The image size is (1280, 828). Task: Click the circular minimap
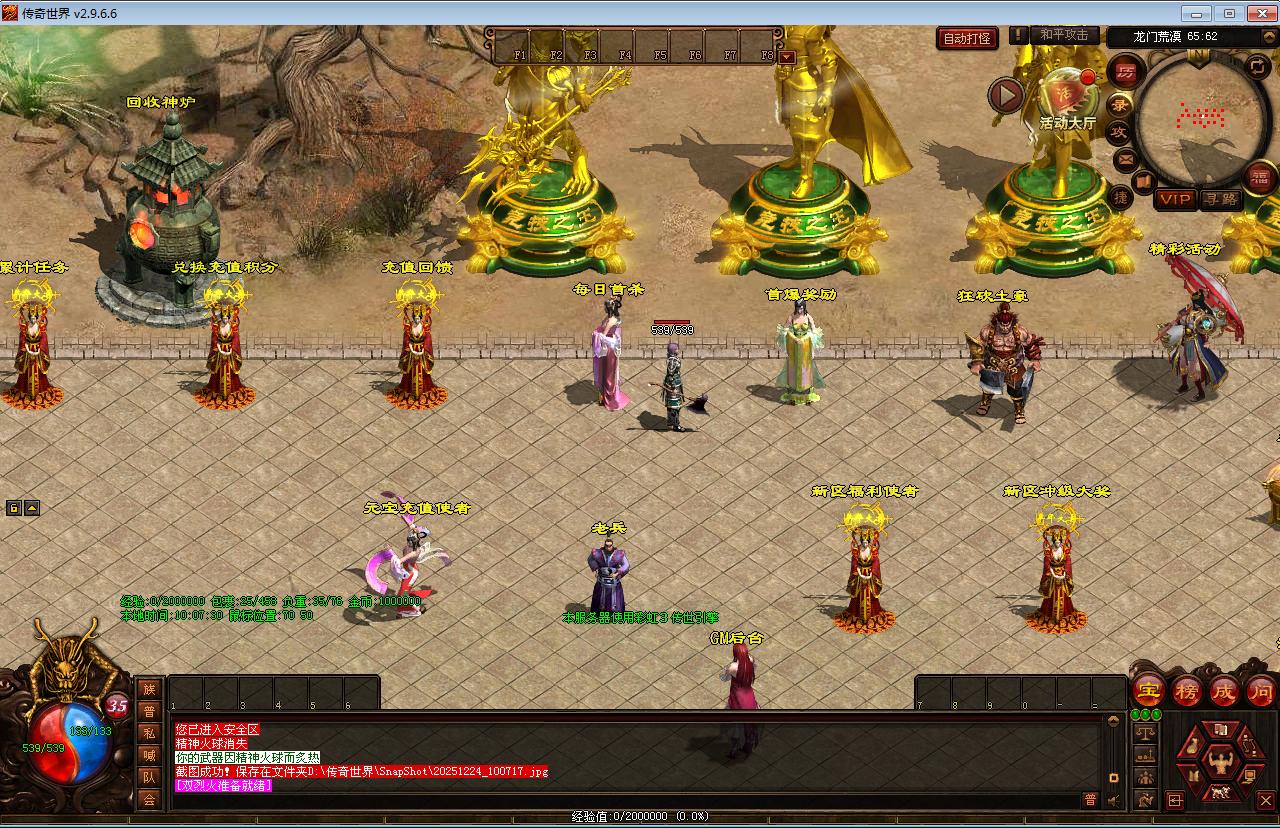[1199, 119]
